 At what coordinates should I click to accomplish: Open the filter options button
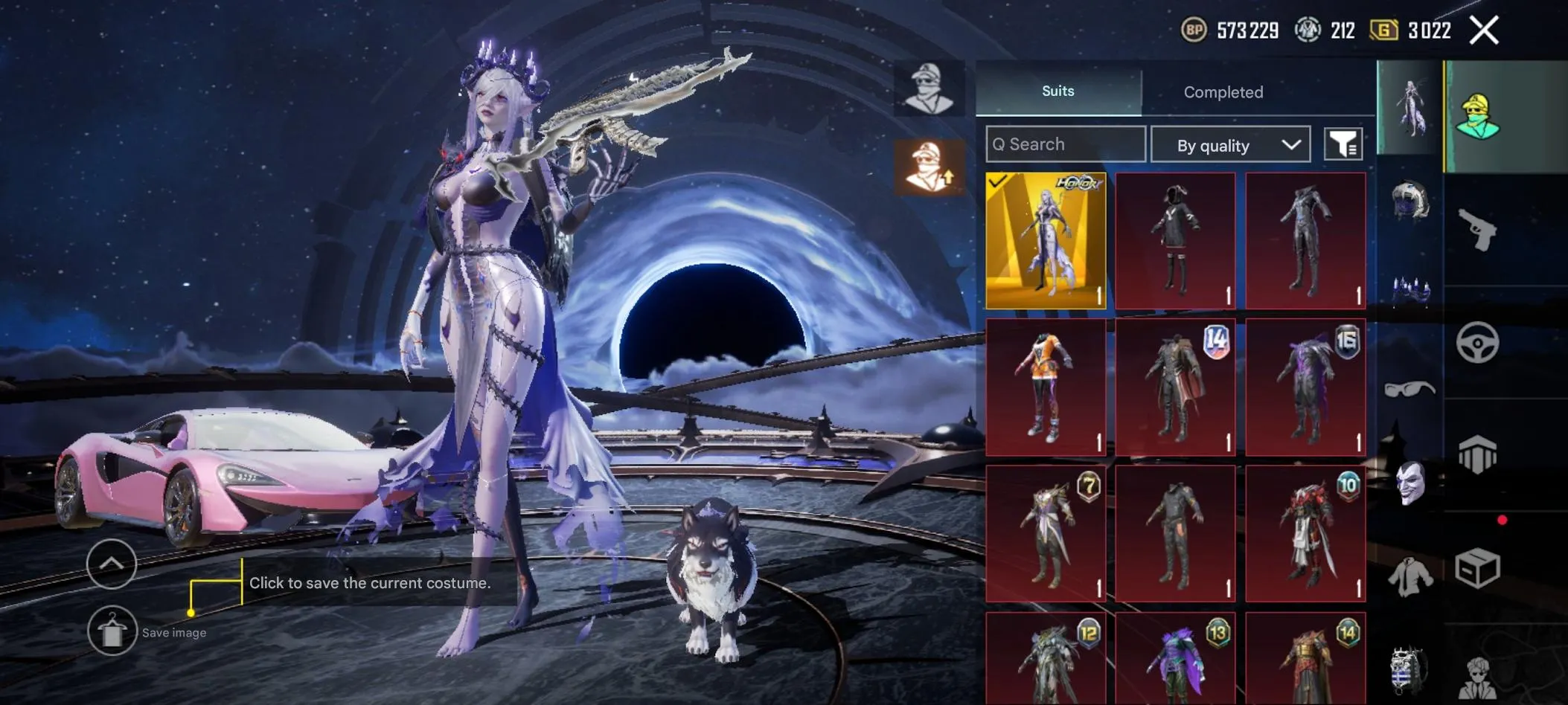[x=1343, y=144]
